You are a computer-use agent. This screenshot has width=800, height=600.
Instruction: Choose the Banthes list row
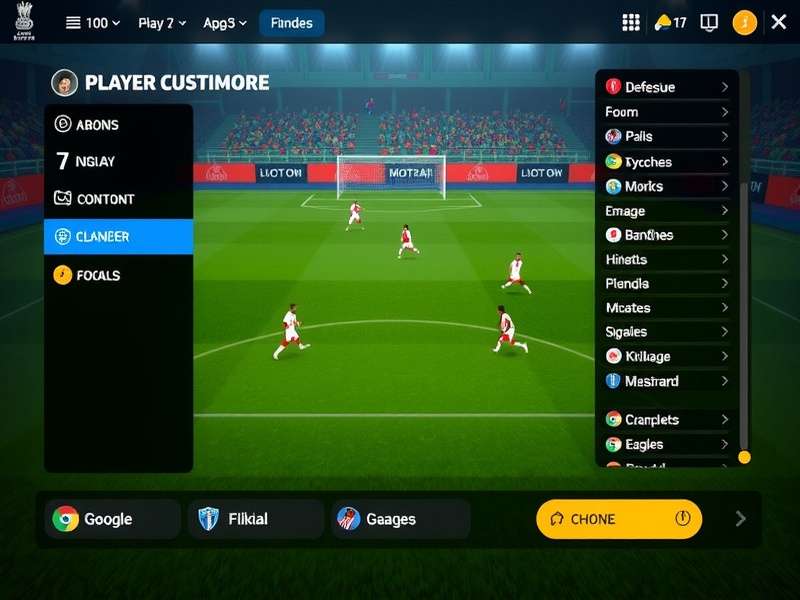click(667, 235)
